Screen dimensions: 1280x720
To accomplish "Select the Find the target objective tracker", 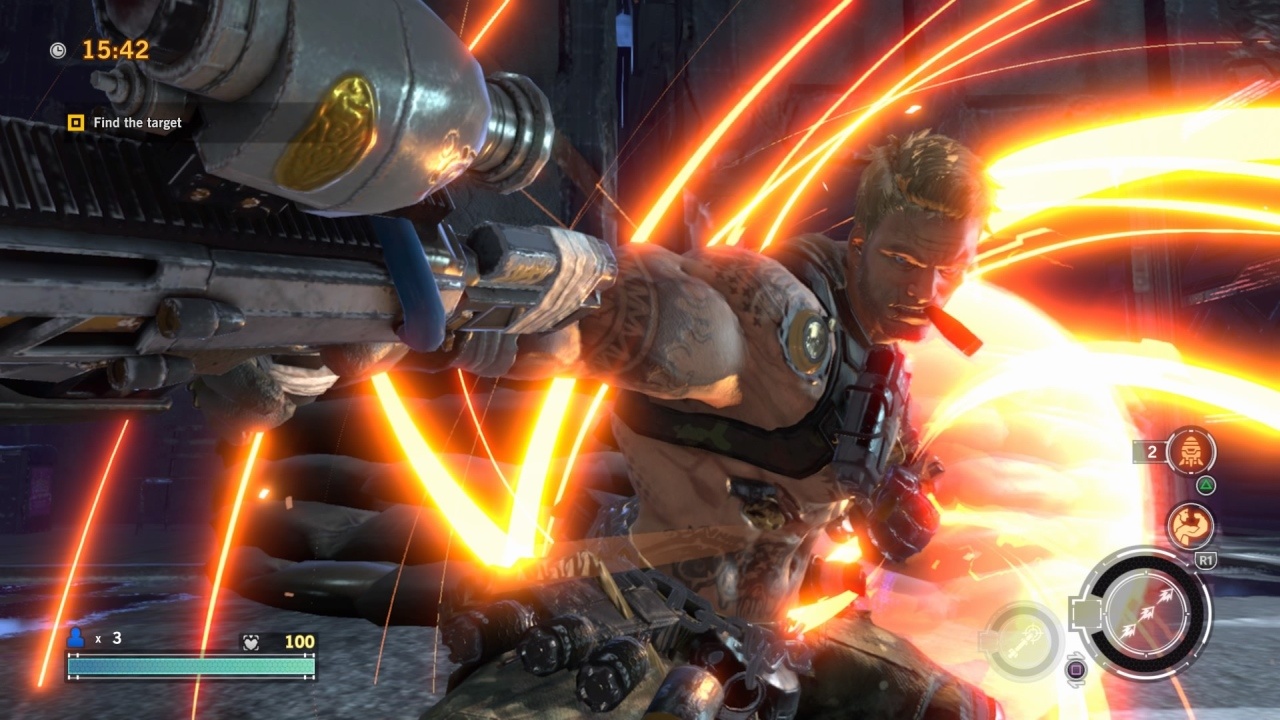I will pos(126,123).
